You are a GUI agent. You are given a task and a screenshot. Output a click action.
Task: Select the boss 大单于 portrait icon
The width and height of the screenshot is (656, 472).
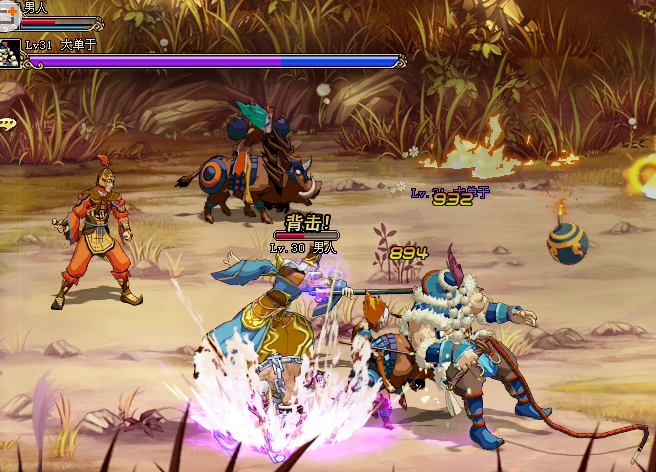10,53
